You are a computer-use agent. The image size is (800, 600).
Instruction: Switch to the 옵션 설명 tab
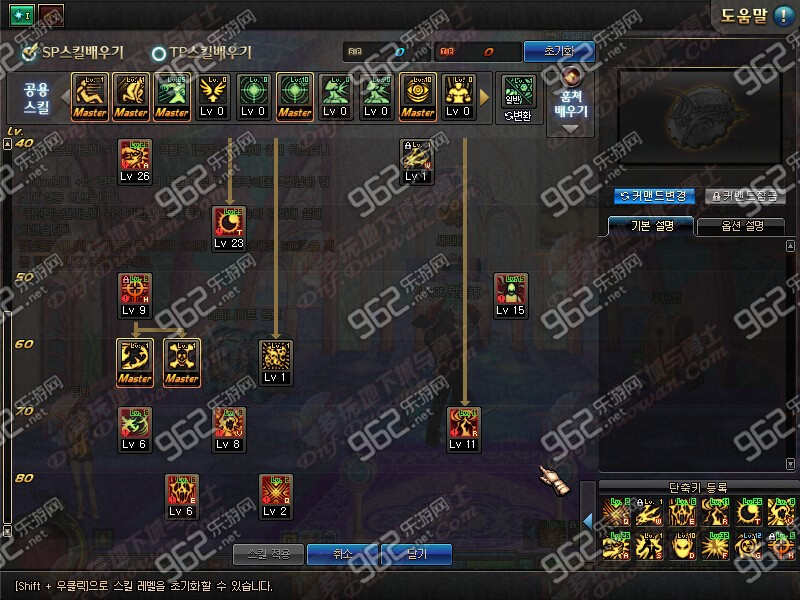(739, 226)
